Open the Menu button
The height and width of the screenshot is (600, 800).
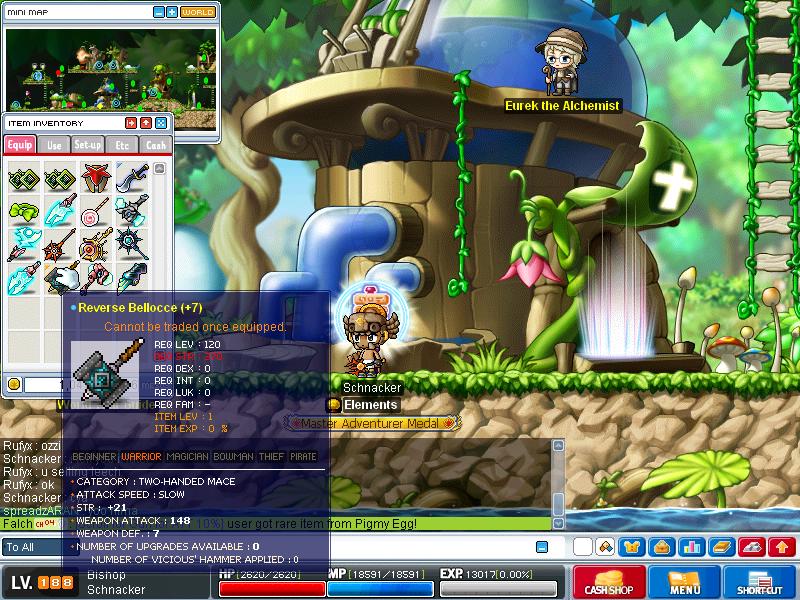pos(684,582)
